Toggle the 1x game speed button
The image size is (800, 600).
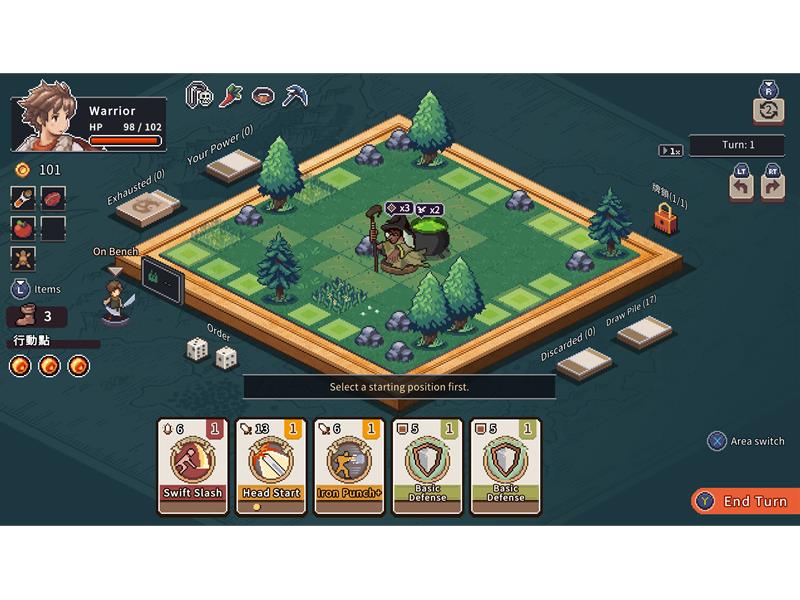(x=670, y=151)
